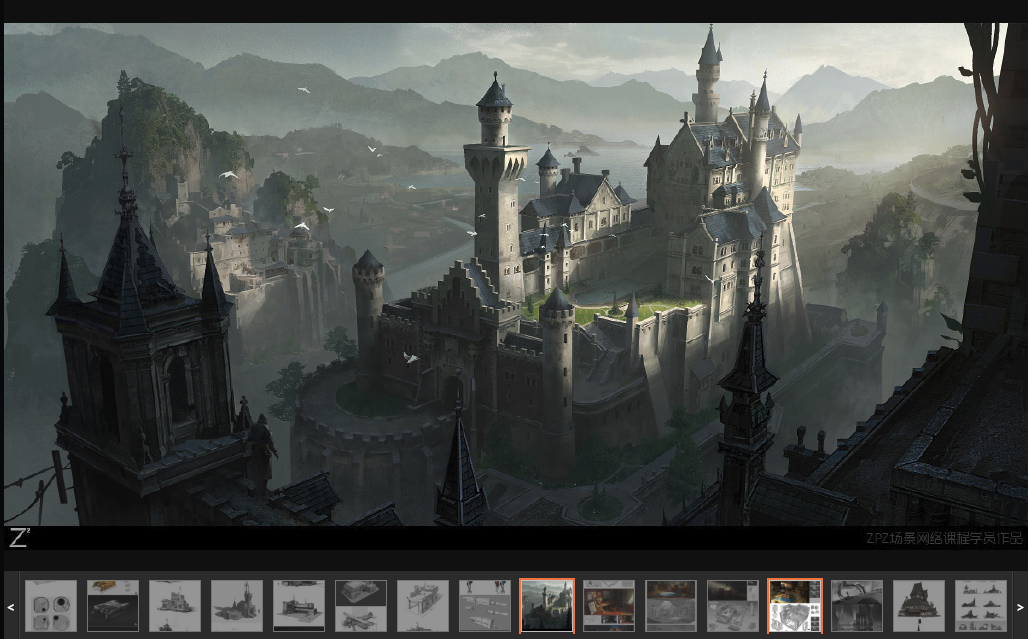This screenshot has height=639, width=1030.
Task: Open the dark tentacle structure thumbnail
Action: pyautogui.click(x=857, y=606)
